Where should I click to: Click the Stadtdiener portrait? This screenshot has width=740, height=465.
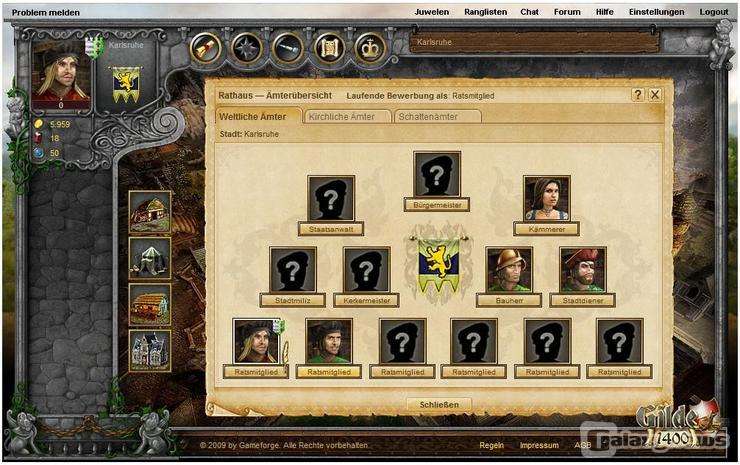tap(583, 270)
